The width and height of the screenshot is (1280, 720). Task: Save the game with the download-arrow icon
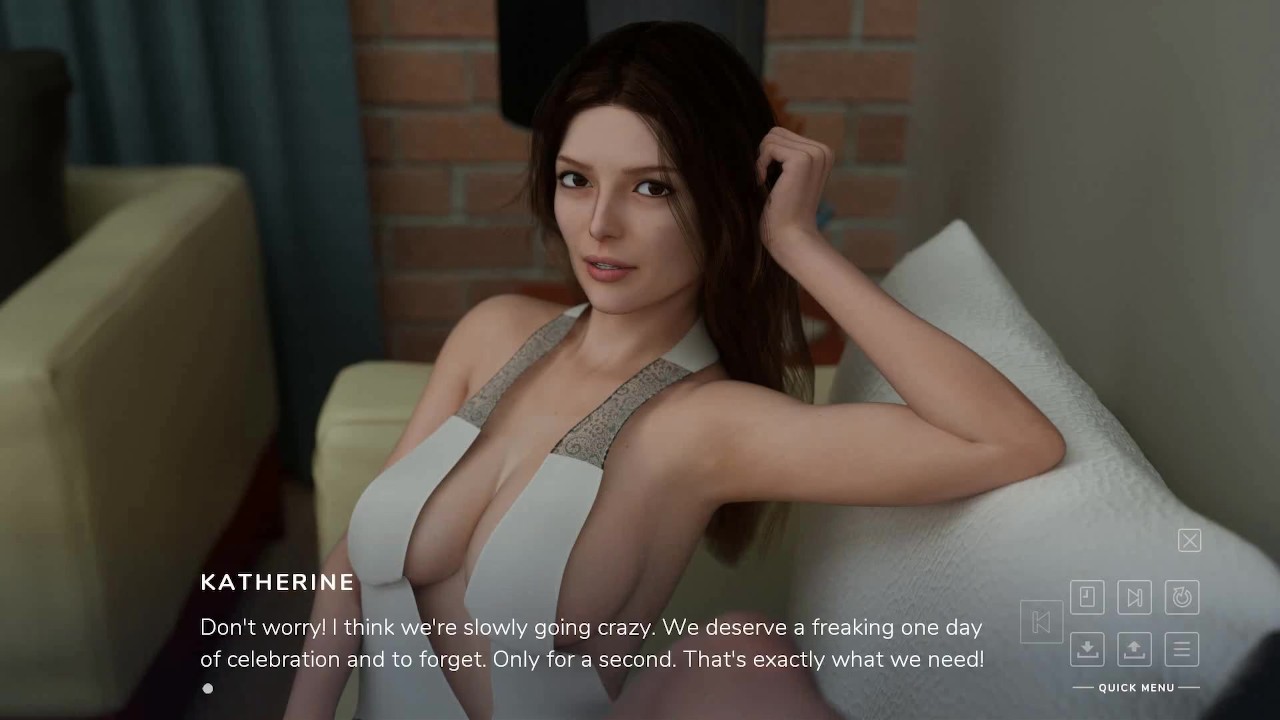(x=1087, y=649)
